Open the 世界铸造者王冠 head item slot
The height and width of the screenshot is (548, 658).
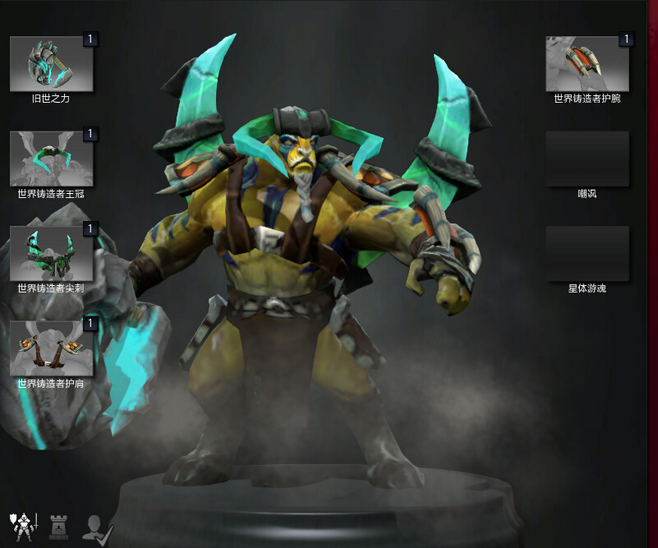pos(52,158)
